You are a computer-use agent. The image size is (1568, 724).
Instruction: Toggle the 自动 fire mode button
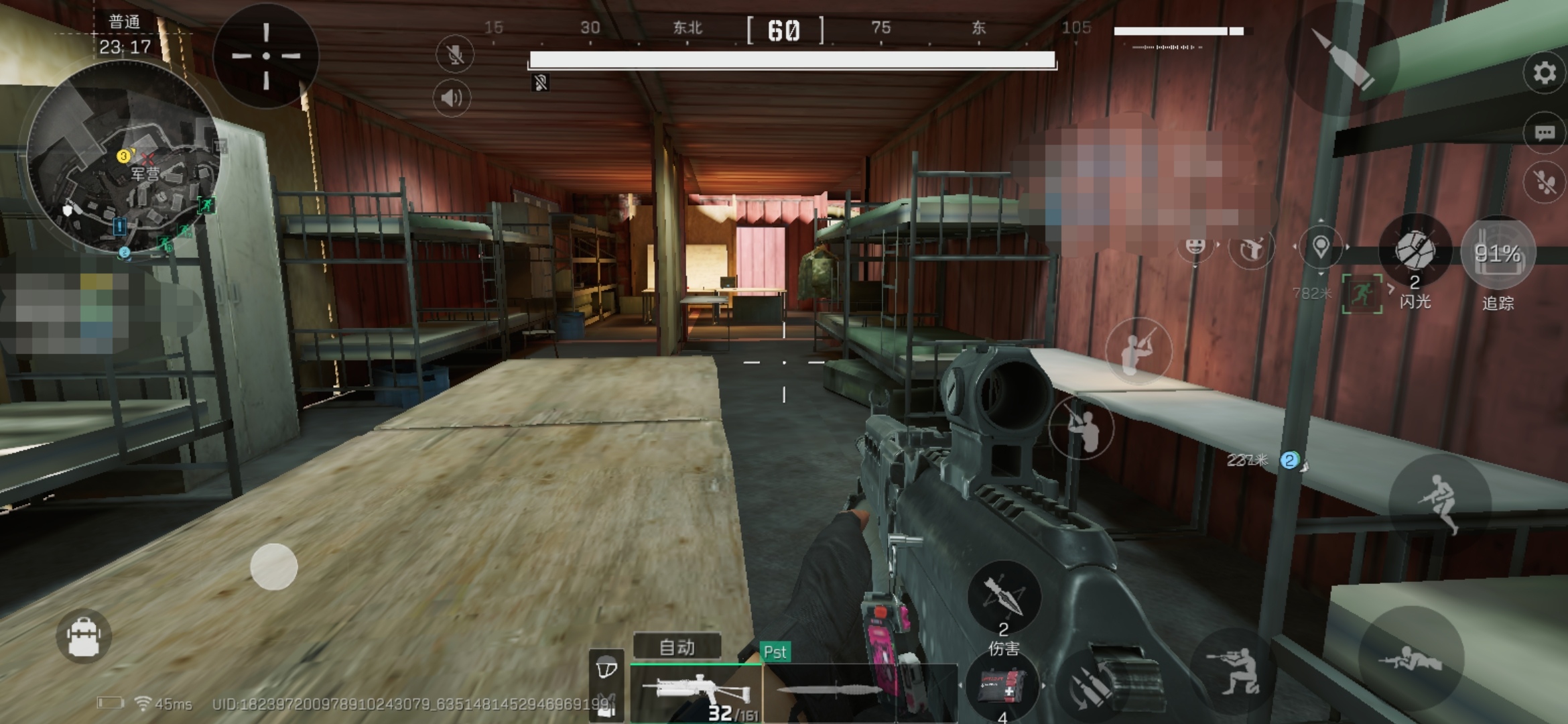click(x=677, y=647)
